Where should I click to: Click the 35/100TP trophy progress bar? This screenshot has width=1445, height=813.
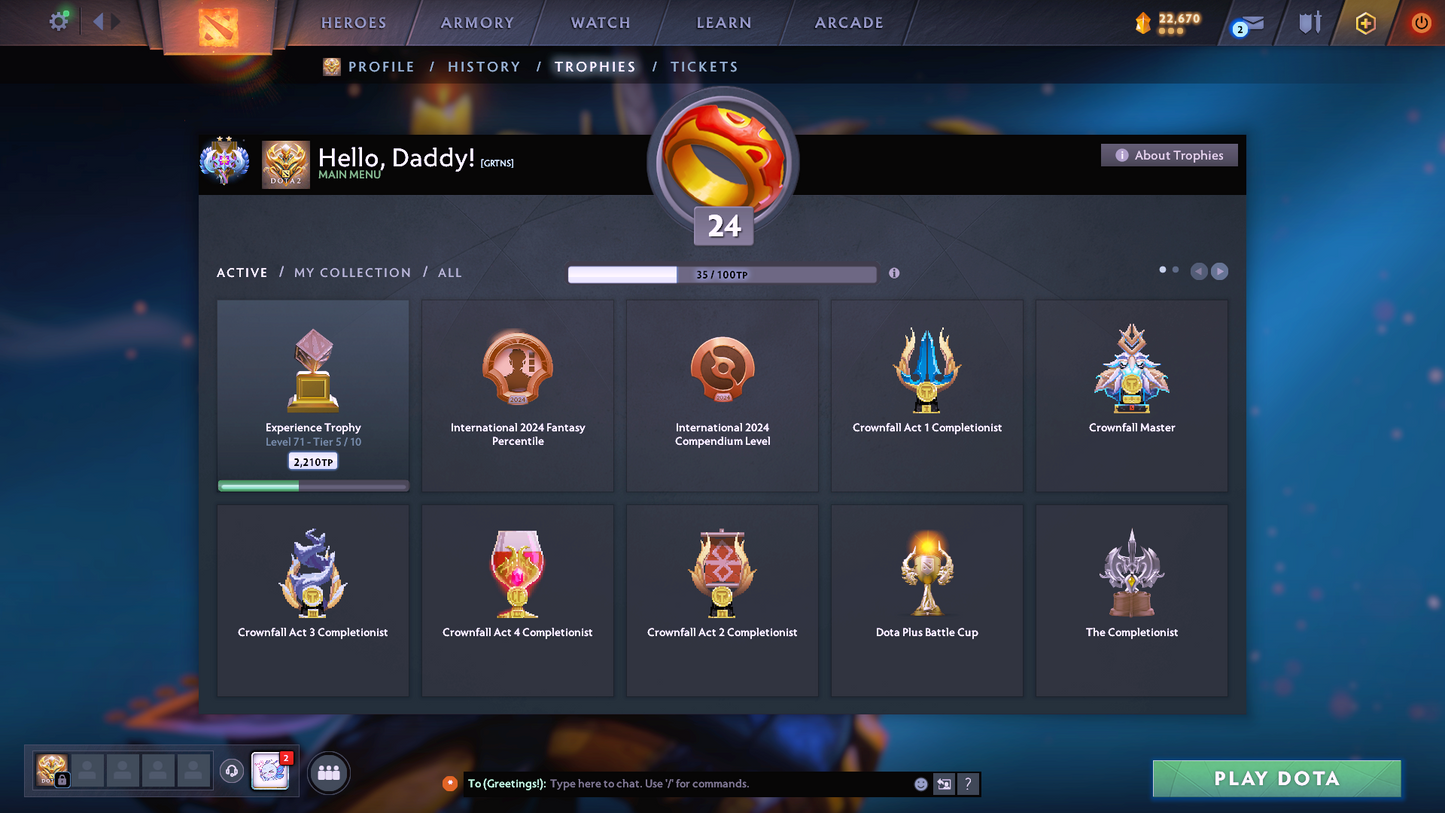pos(722,274)
